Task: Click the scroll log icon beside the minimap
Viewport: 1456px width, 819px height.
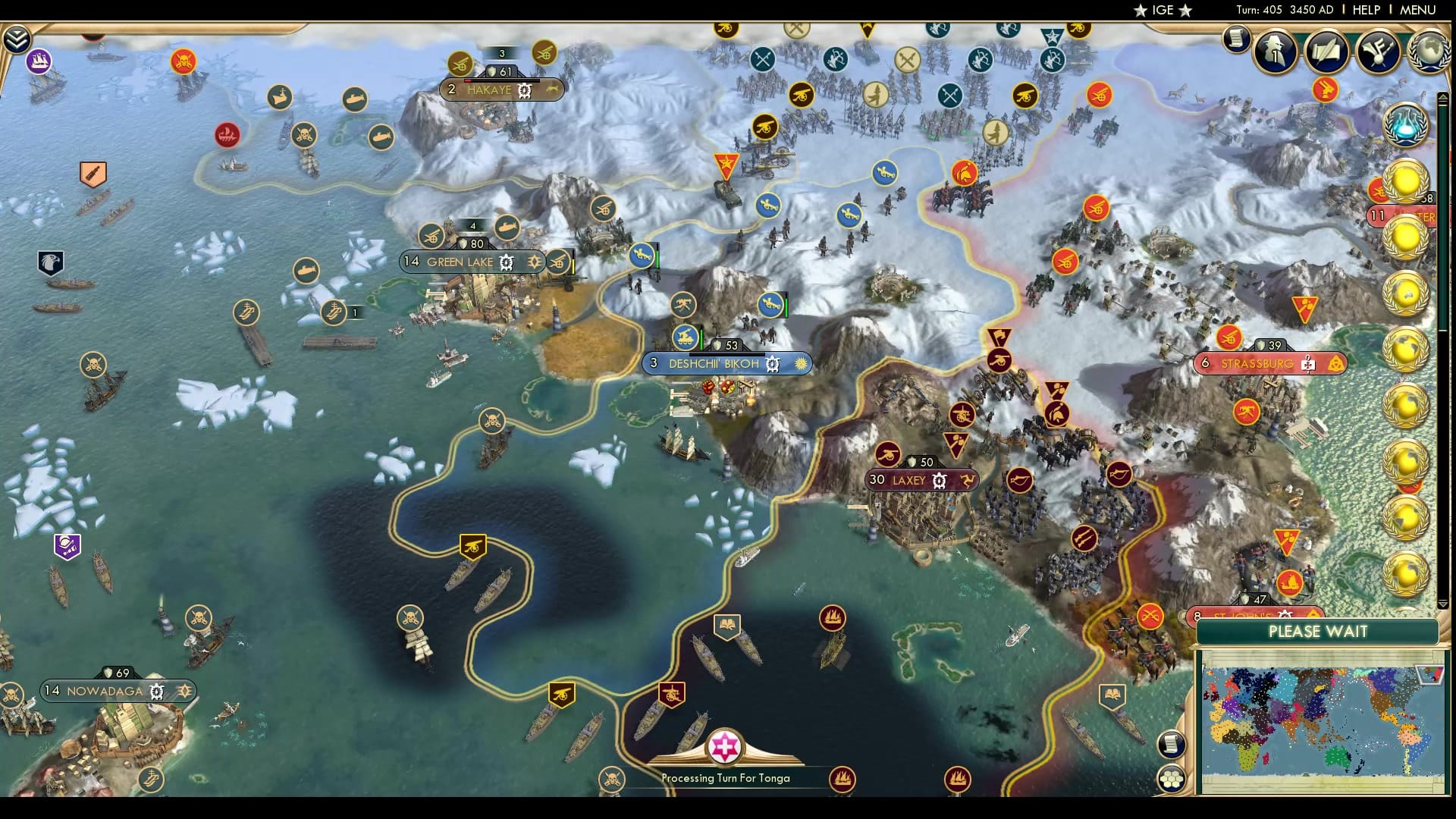Action: pos(1172,745)
